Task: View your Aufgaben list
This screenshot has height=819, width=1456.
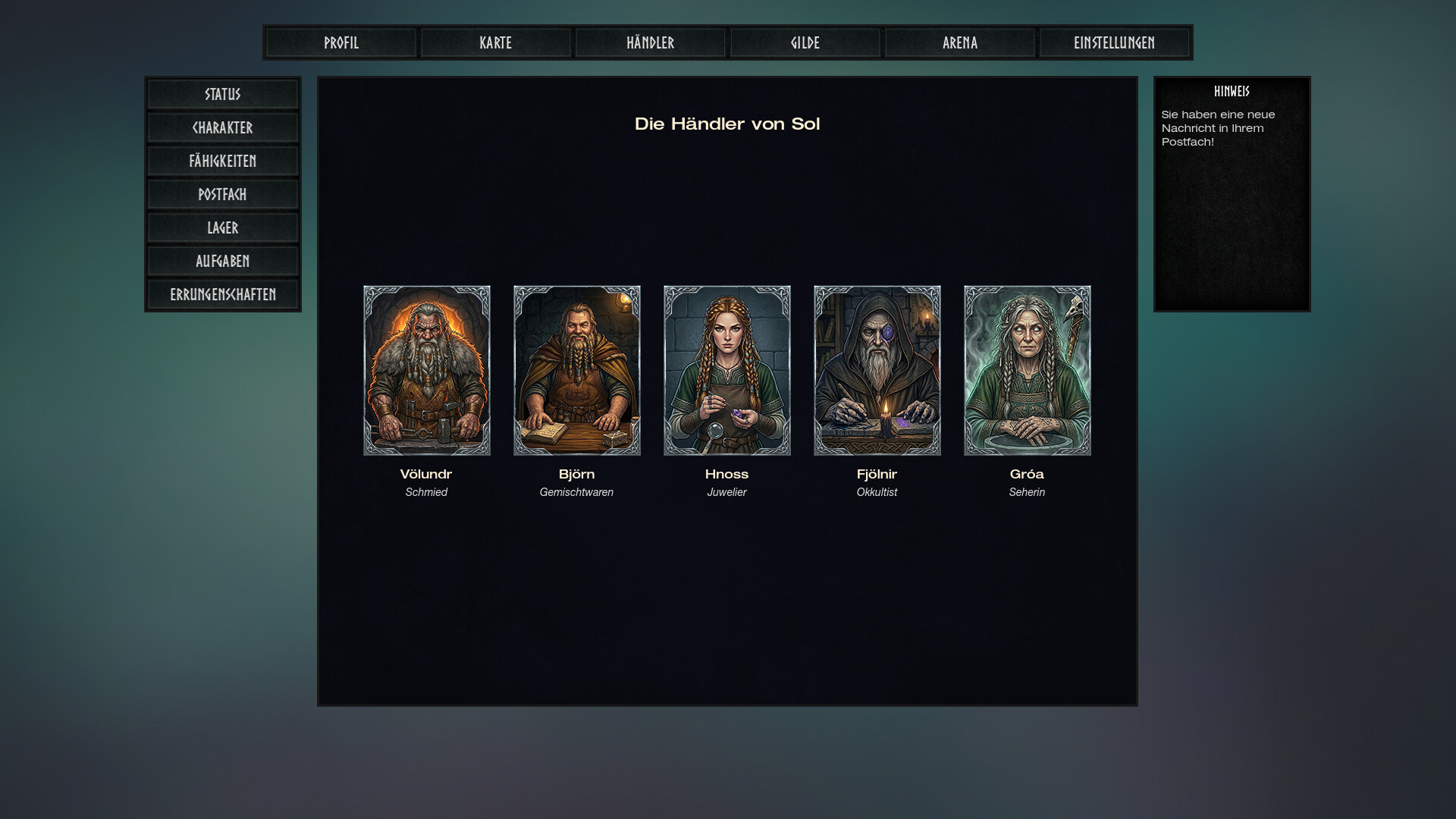Action: (x=222, y=261)
